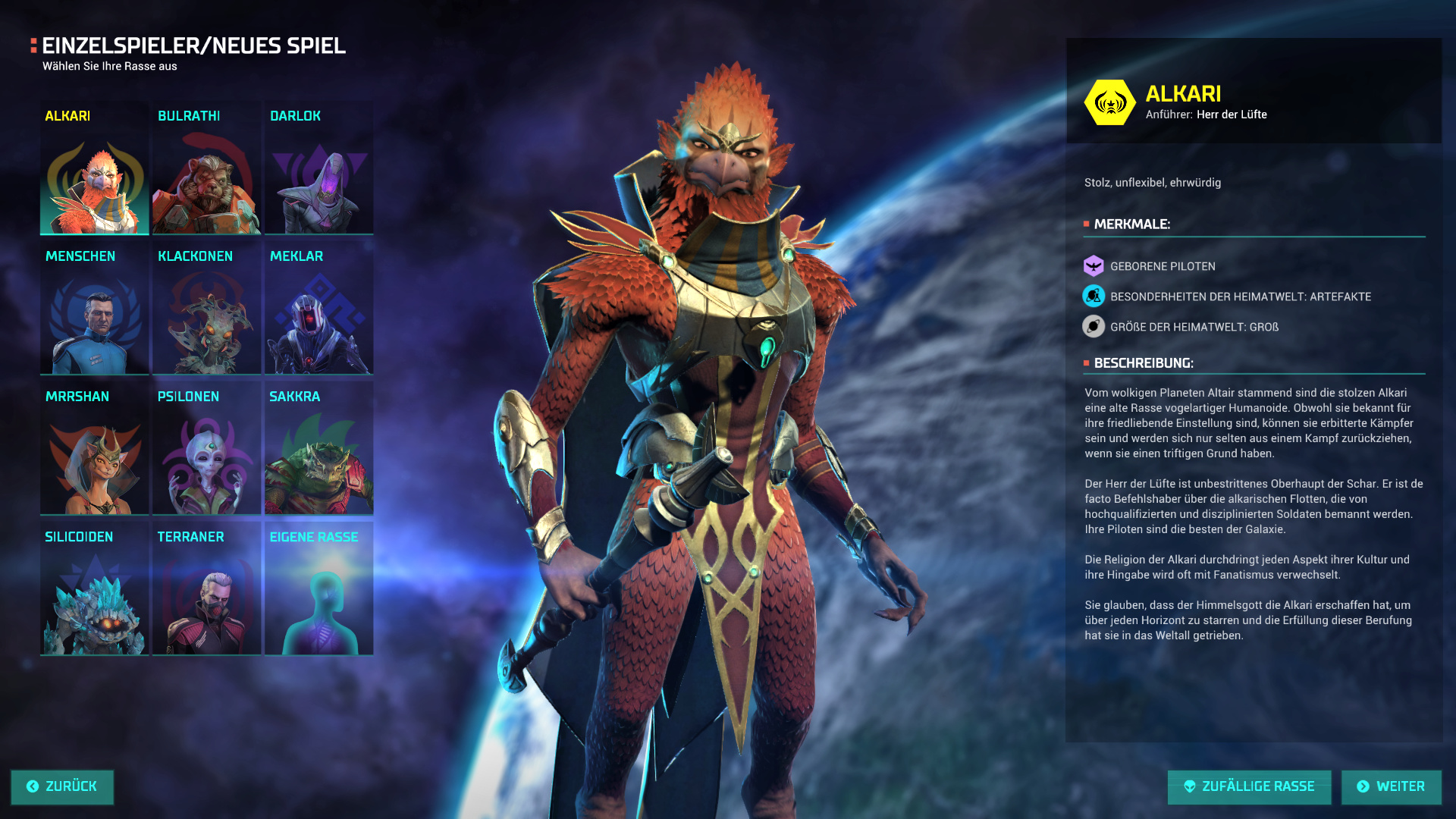The height and width of the screenshot is (819, 1456).
Task: Click the Größe der Heimatwelt trait icon
Action: coord(1094,327)
